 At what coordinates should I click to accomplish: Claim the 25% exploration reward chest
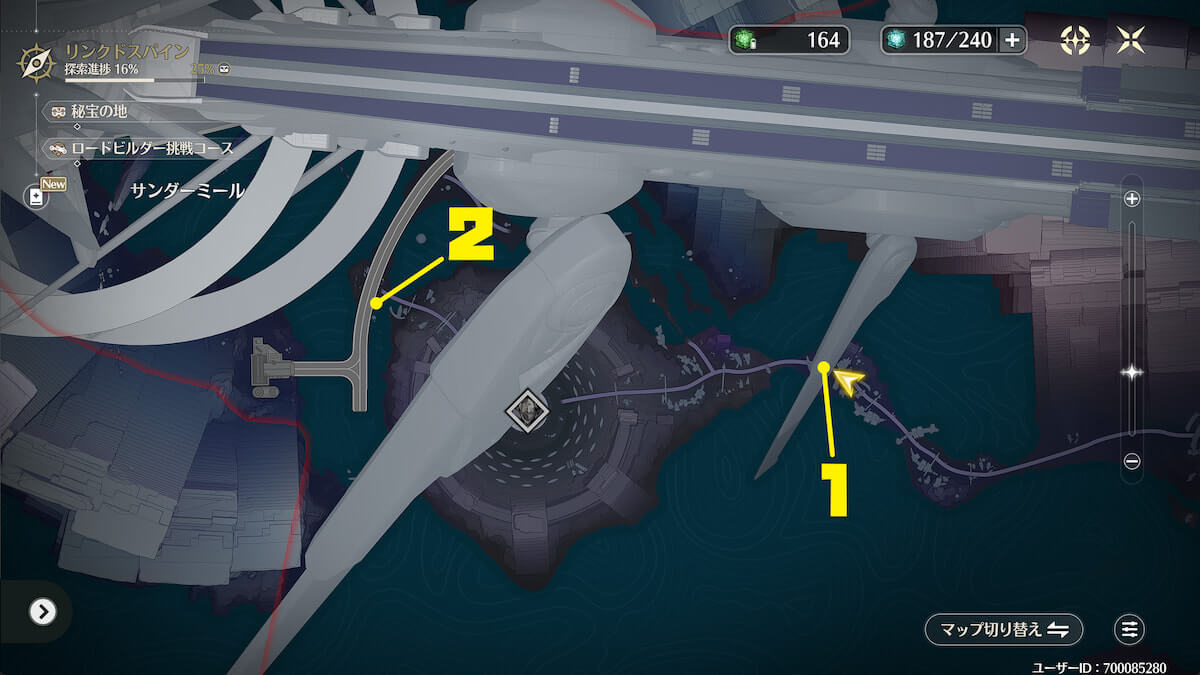pos(225,70)
